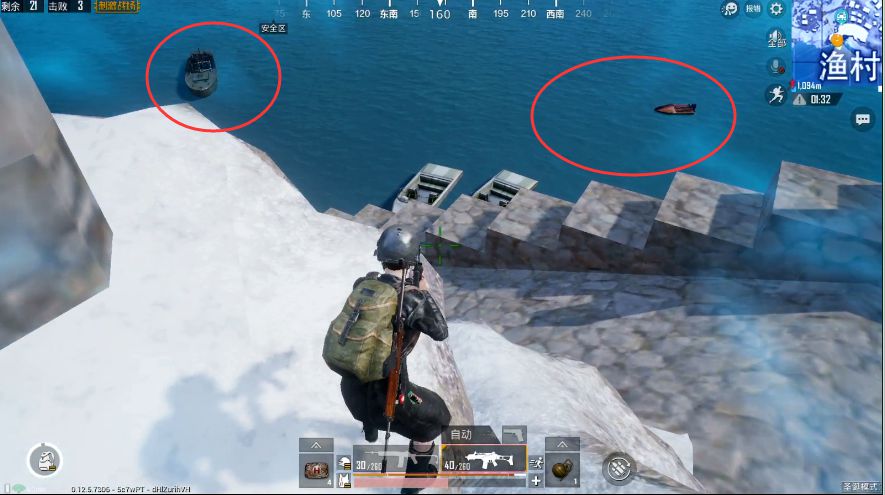Screen dimensions: 885x495
Task: Select the assault rifle with 40 ammo
Action: 484,460
